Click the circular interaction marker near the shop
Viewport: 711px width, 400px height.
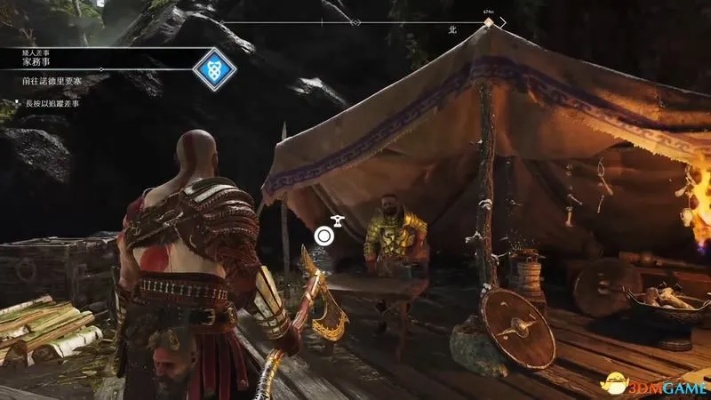point(323,237)
